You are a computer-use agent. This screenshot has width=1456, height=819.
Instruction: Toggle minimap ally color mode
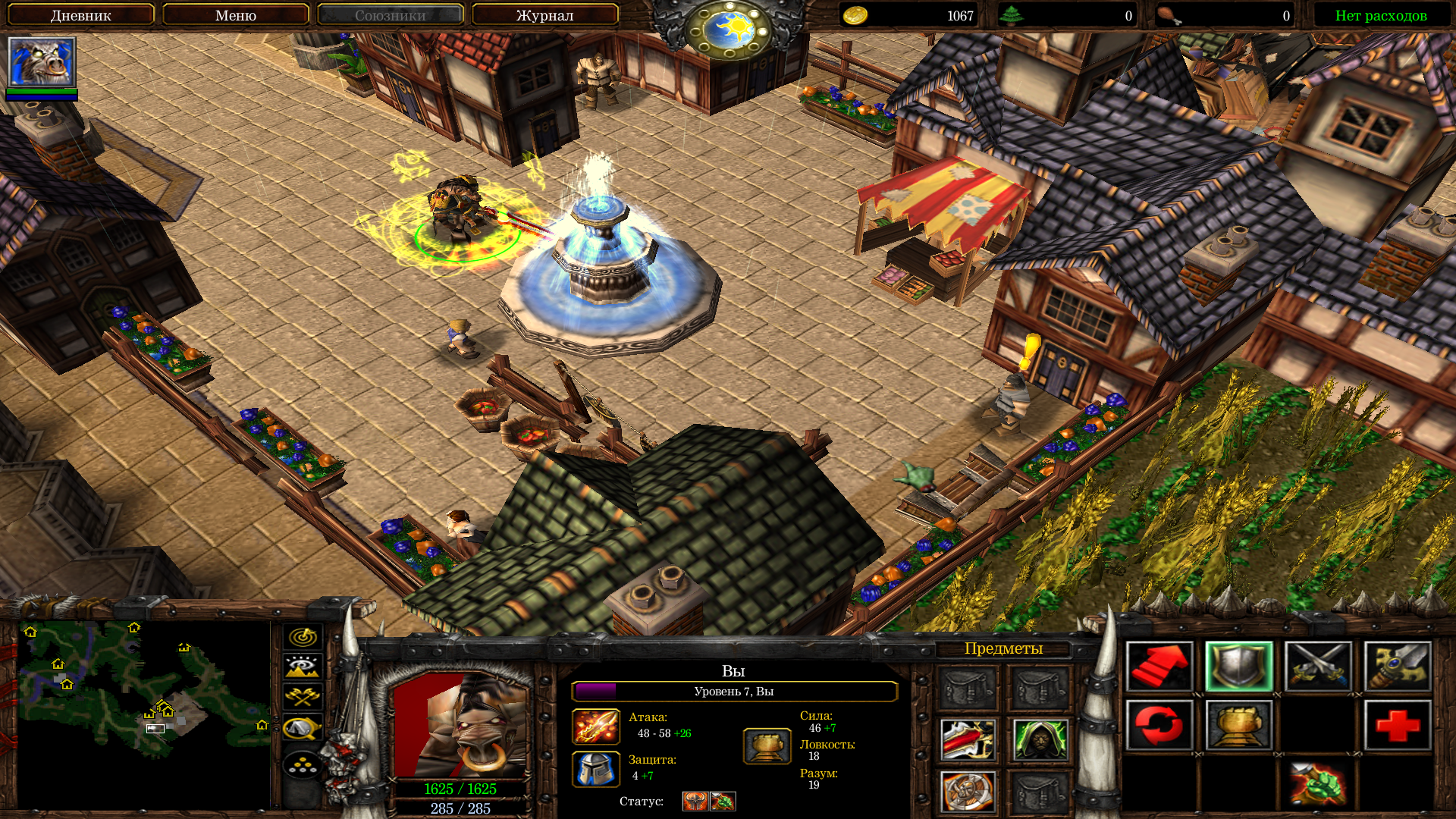[x=303, y=697]
